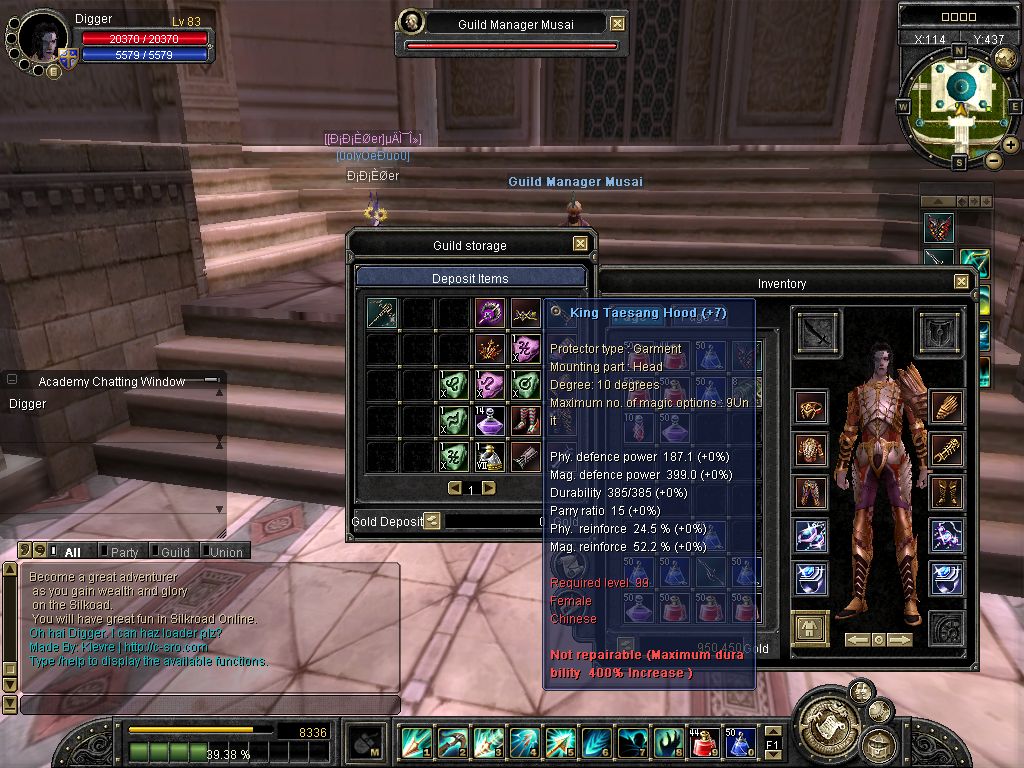Switch chat to the Guild tab
The height and width of the screenshot is (768, 1024).
click(x=175, y=551)
